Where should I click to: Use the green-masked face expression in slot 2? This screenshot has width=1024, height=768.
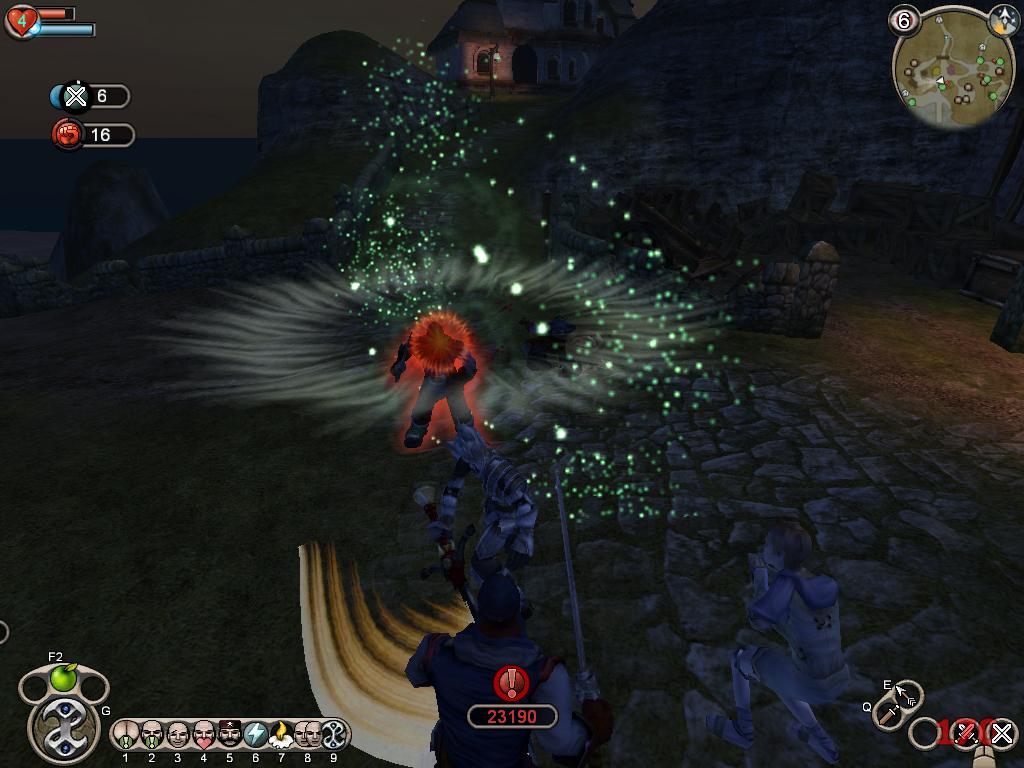tap(152, 735)
